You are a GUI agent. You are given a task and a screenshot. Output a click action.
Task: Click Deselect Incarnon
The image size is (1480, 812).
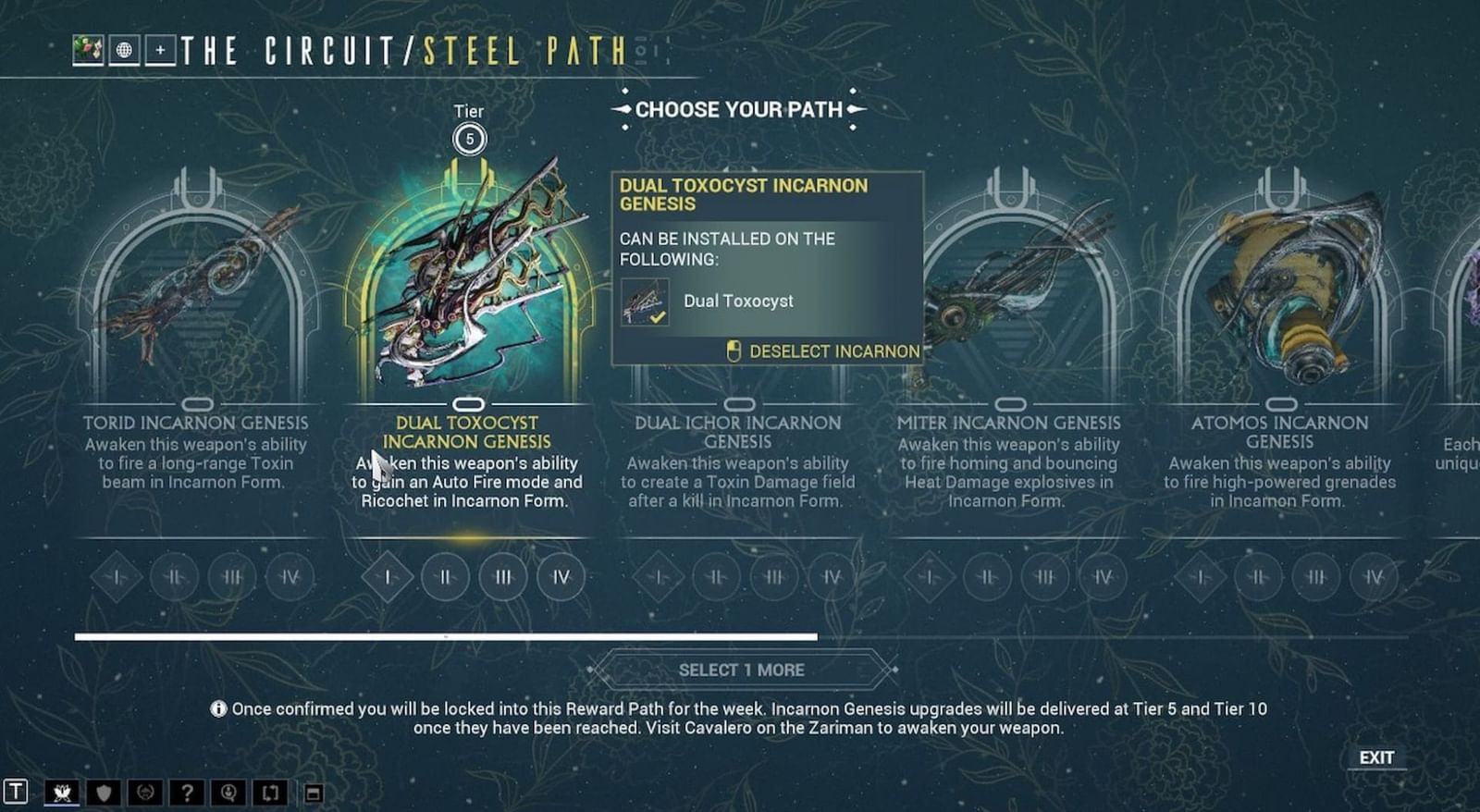point(832,351)
